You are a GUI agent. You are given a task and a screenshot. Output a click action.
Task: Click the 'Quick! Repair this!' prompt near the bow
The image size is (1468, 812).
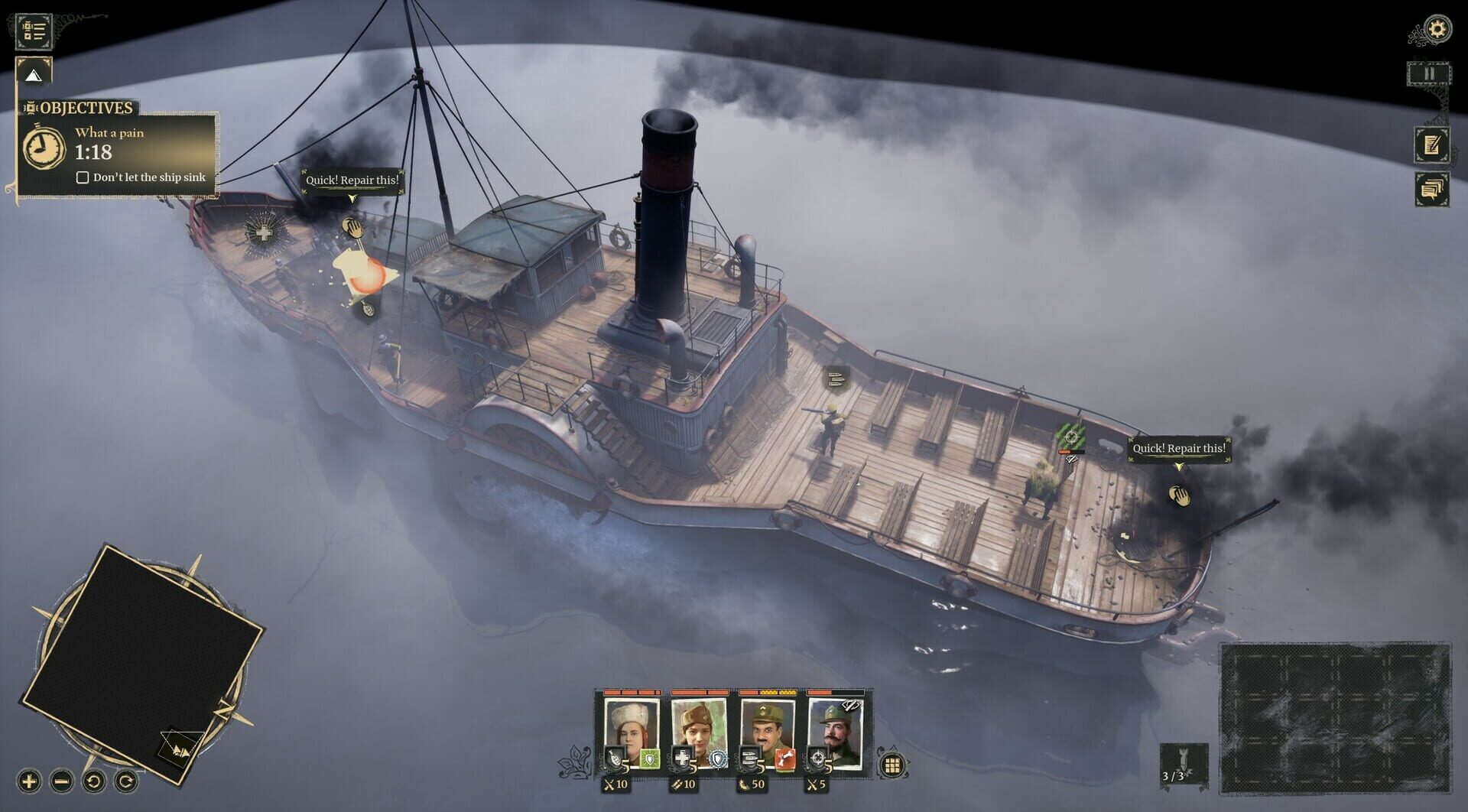(352, 181)
